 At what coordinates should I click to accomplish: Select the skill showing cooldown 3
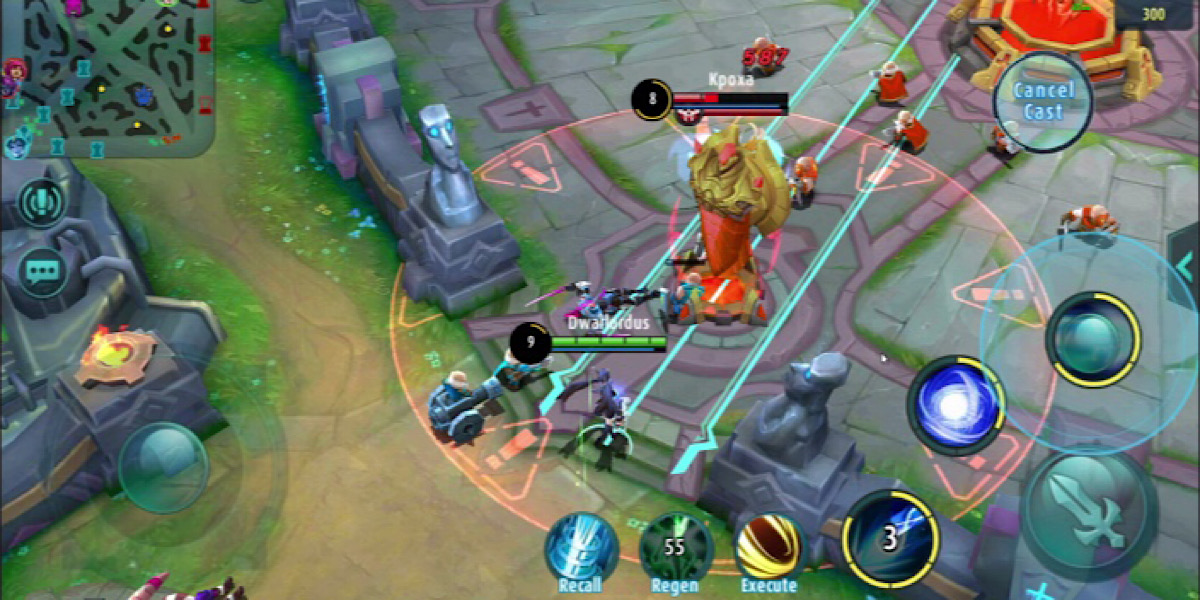click(x=891, y=539)
